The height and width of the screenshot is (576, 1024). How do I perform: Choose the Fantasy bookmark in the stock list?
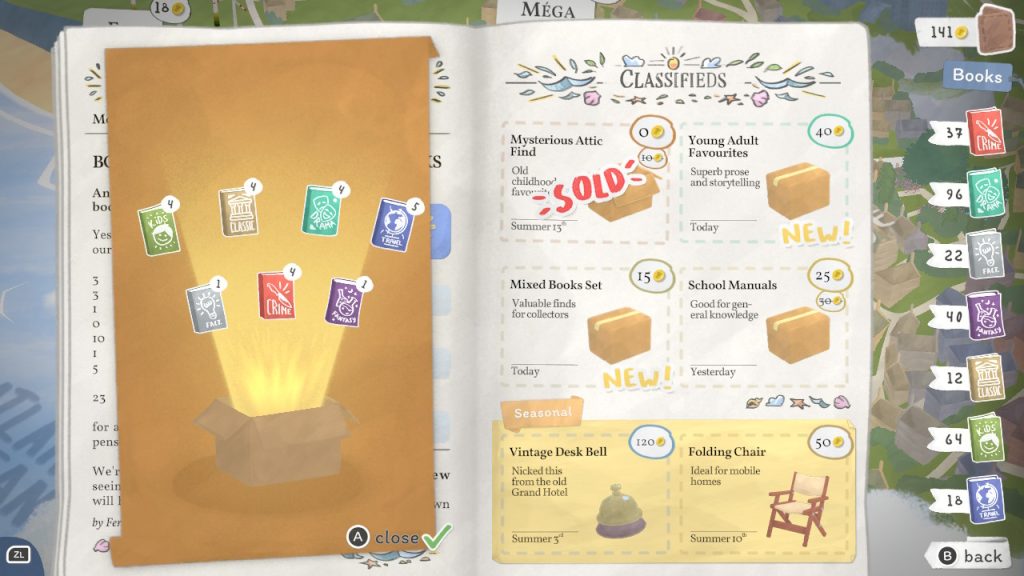986,316
